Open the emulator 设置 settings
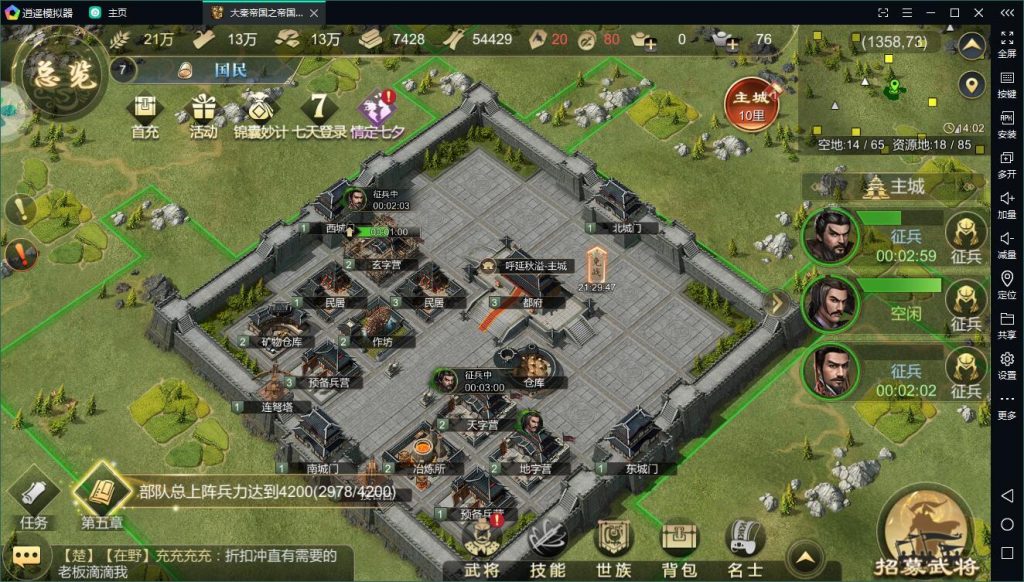Screen dimensions: 1024x582 coord(1006,364)
